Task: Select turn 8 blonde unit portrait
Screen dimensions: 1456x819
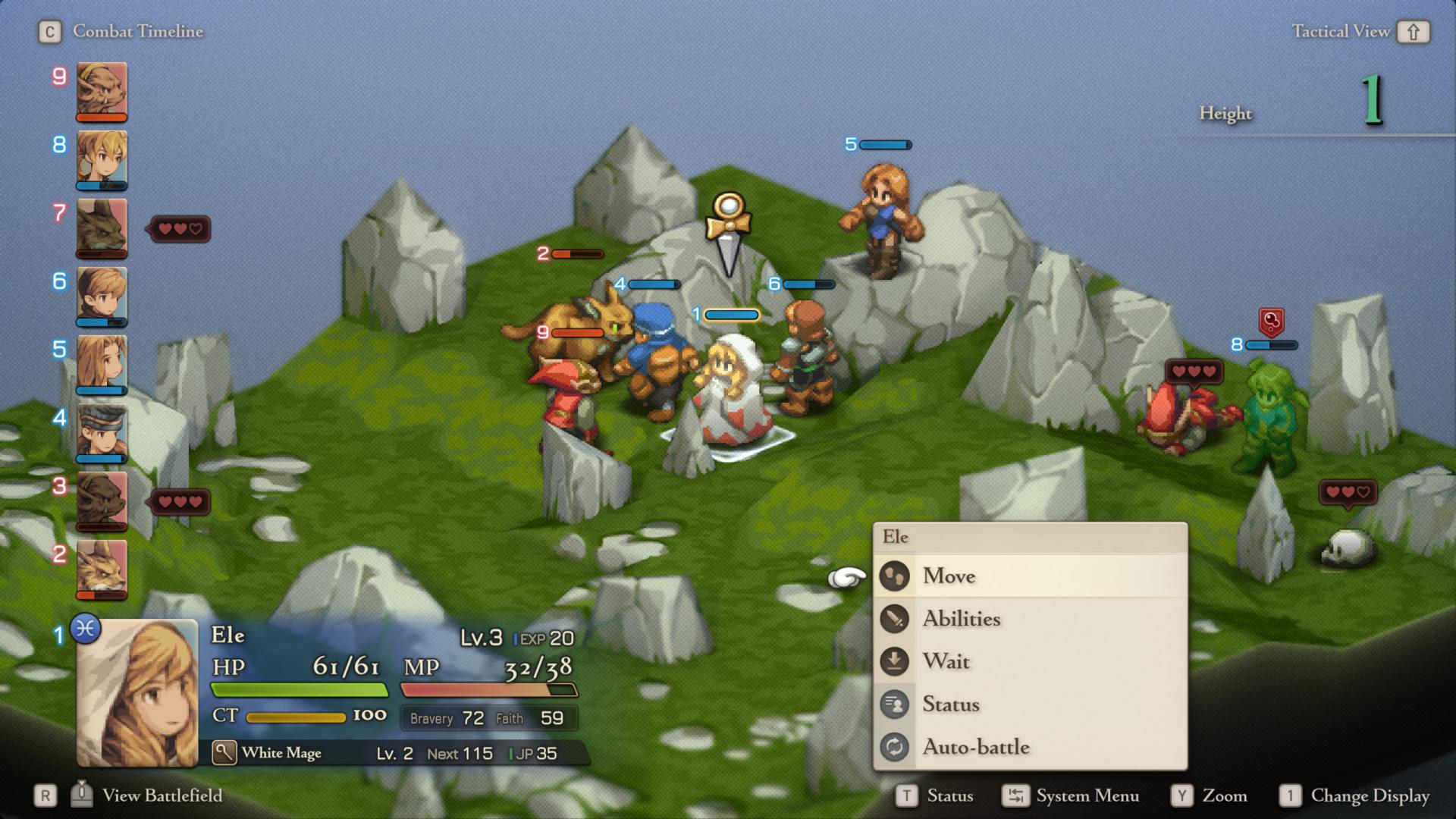Action: 102,159
